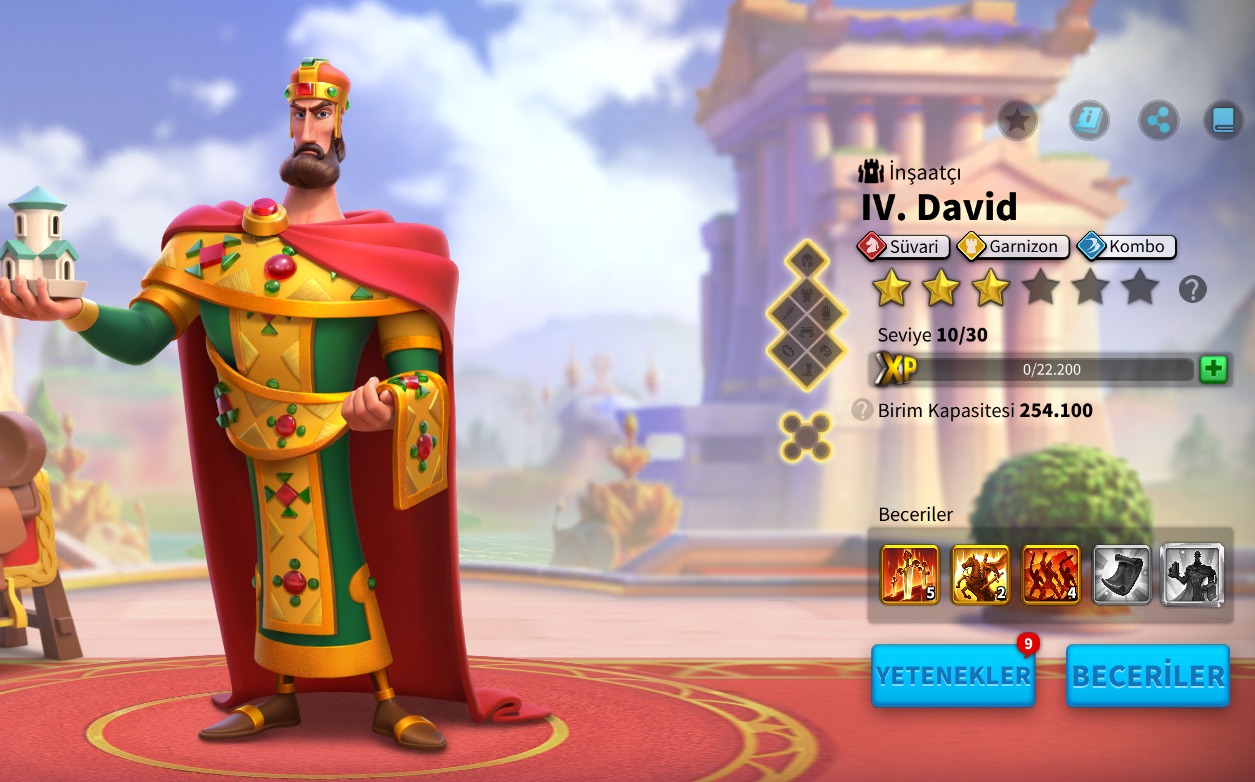Show help for star levels
This screenshot has width=1255, height=782.
coord(1192,290)
